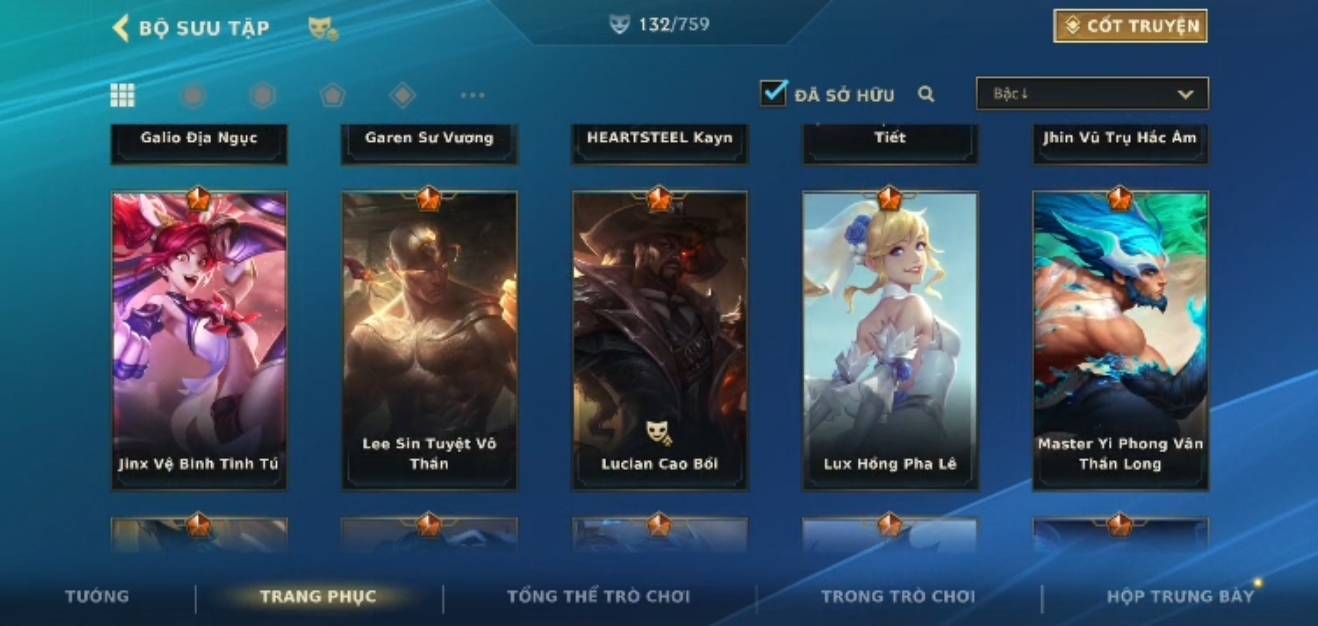Open the Lucian Cao Bồi skin card
Viewport: 1318px width, 626px height.
coord(659,340)
